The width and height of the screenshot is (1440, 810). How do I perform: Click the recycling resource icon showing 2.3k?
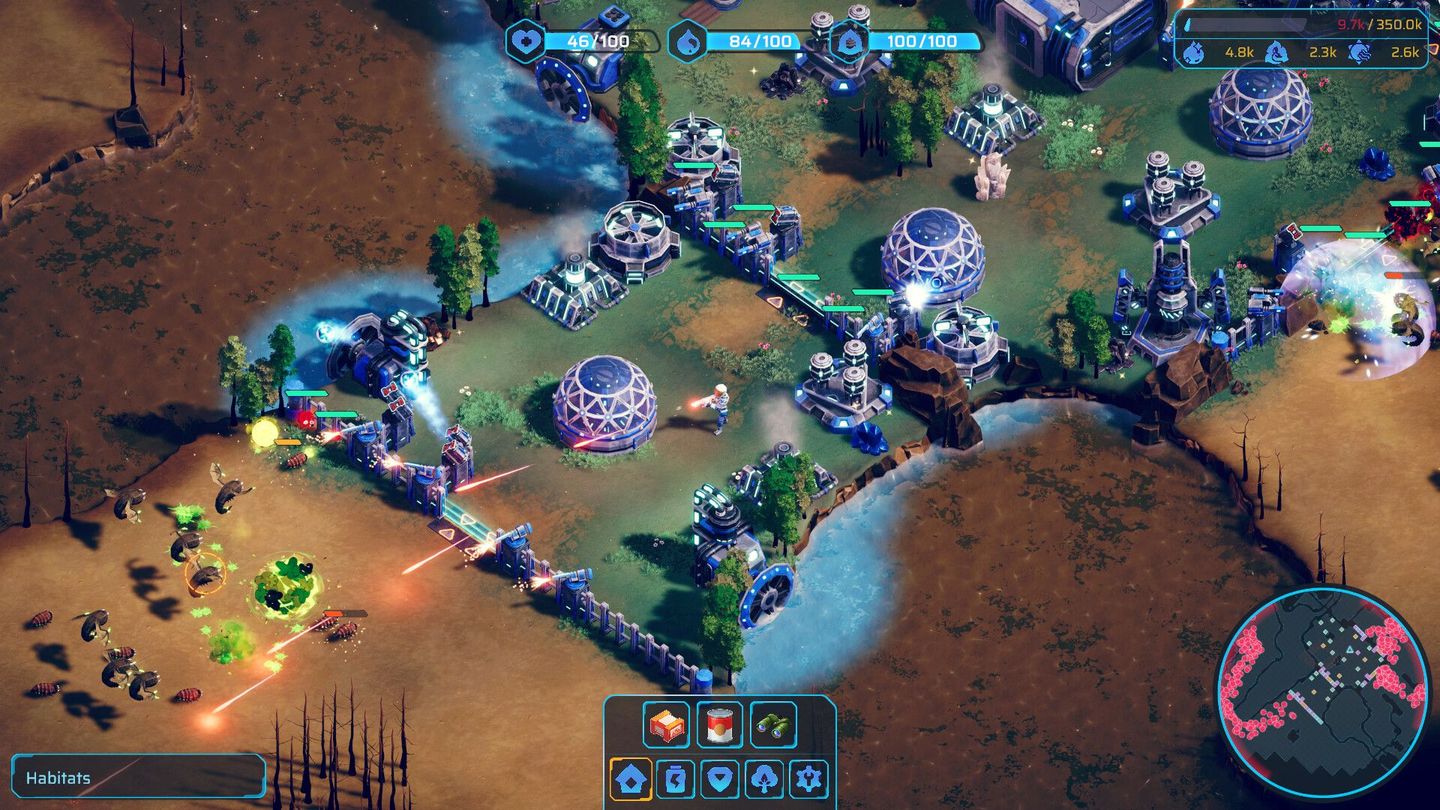[1277, 50]
